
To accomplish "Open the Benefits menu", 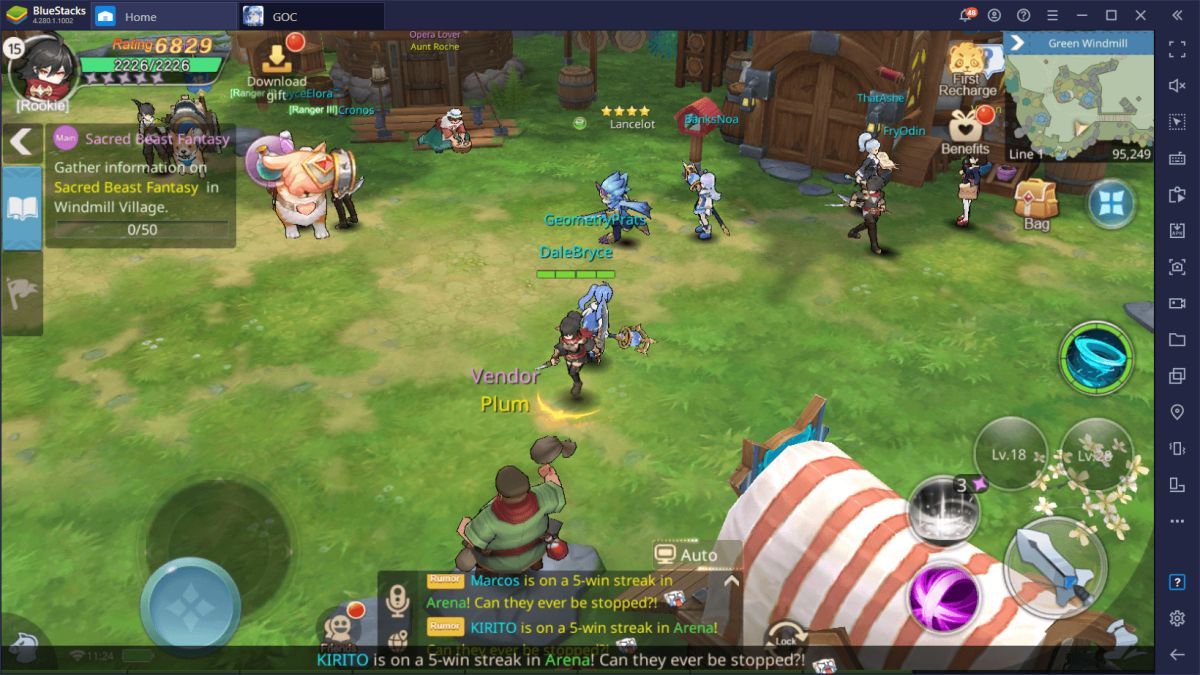I will (x=965, y=132).
